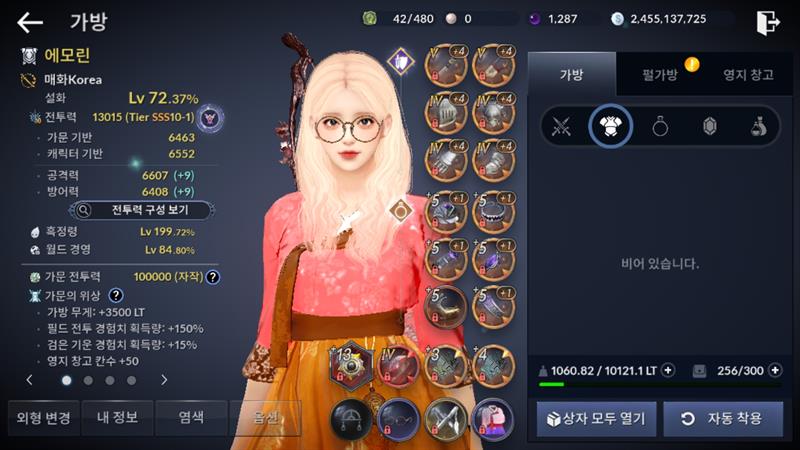Go to the next stats page arrow
This screenshot has height=450, width=800.
pos(164,380)
